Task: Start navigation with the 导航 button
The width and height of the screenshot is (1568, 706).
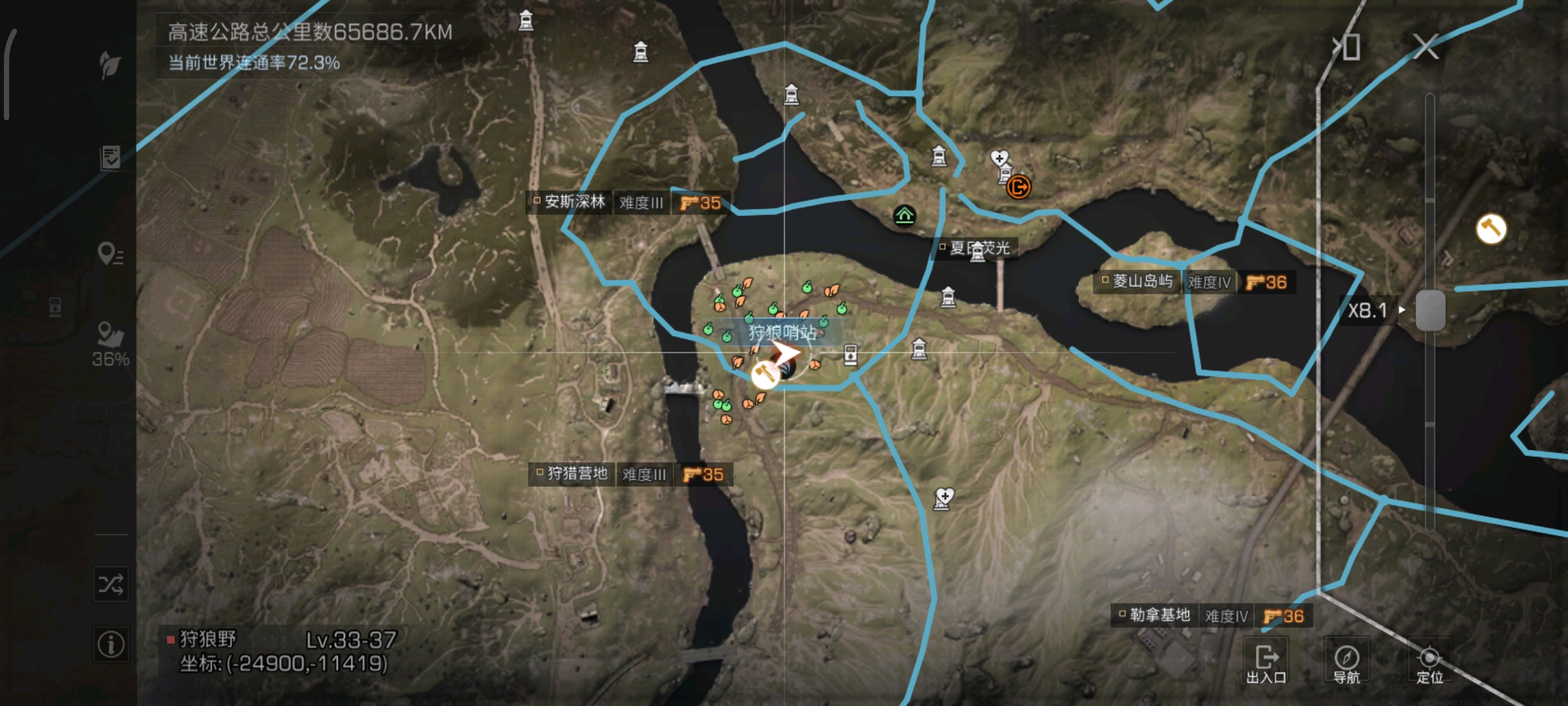Action: coord(1347,663)
